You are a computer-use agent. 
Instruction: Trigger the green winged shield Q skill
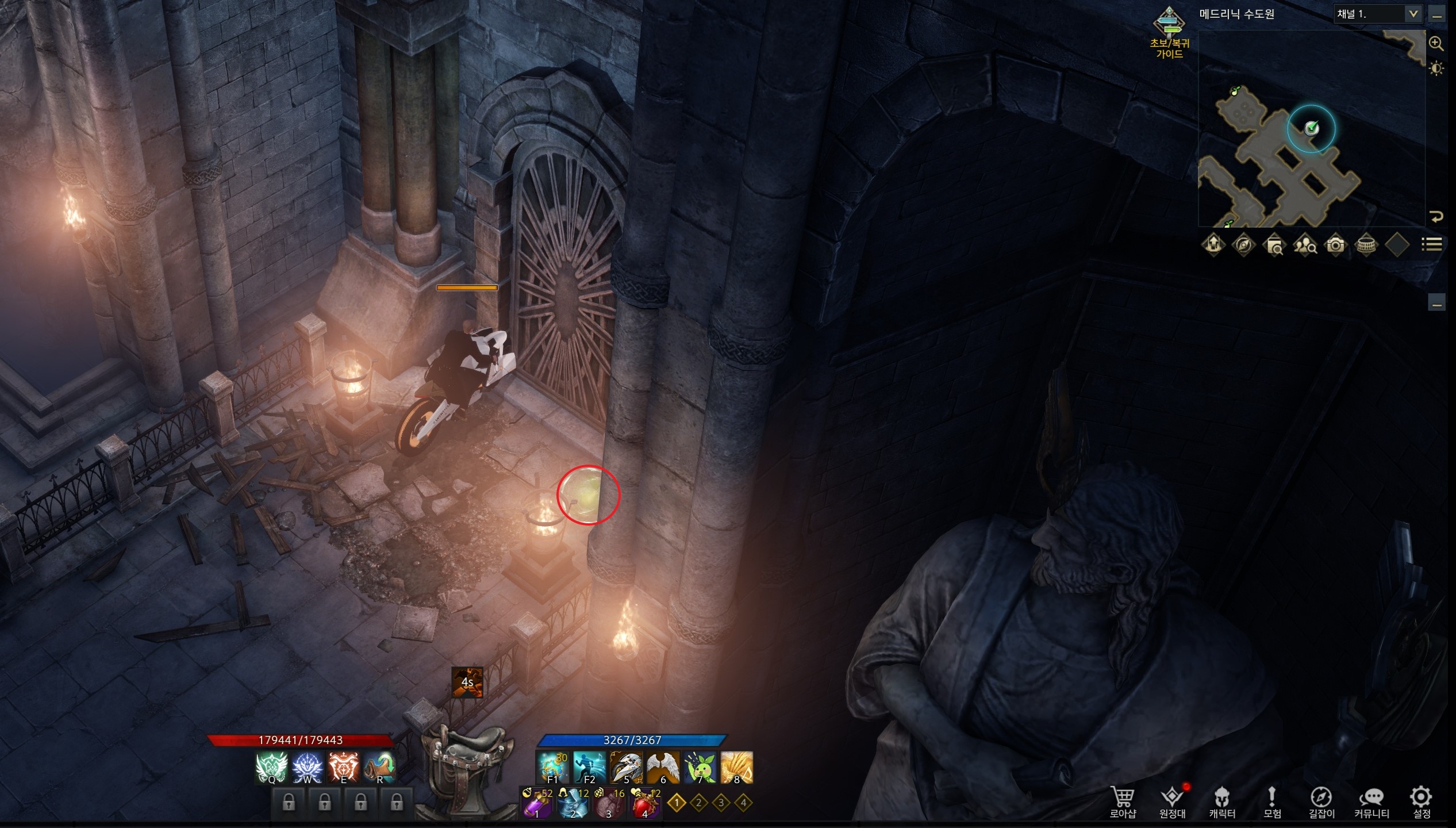[x=271, y=767]
